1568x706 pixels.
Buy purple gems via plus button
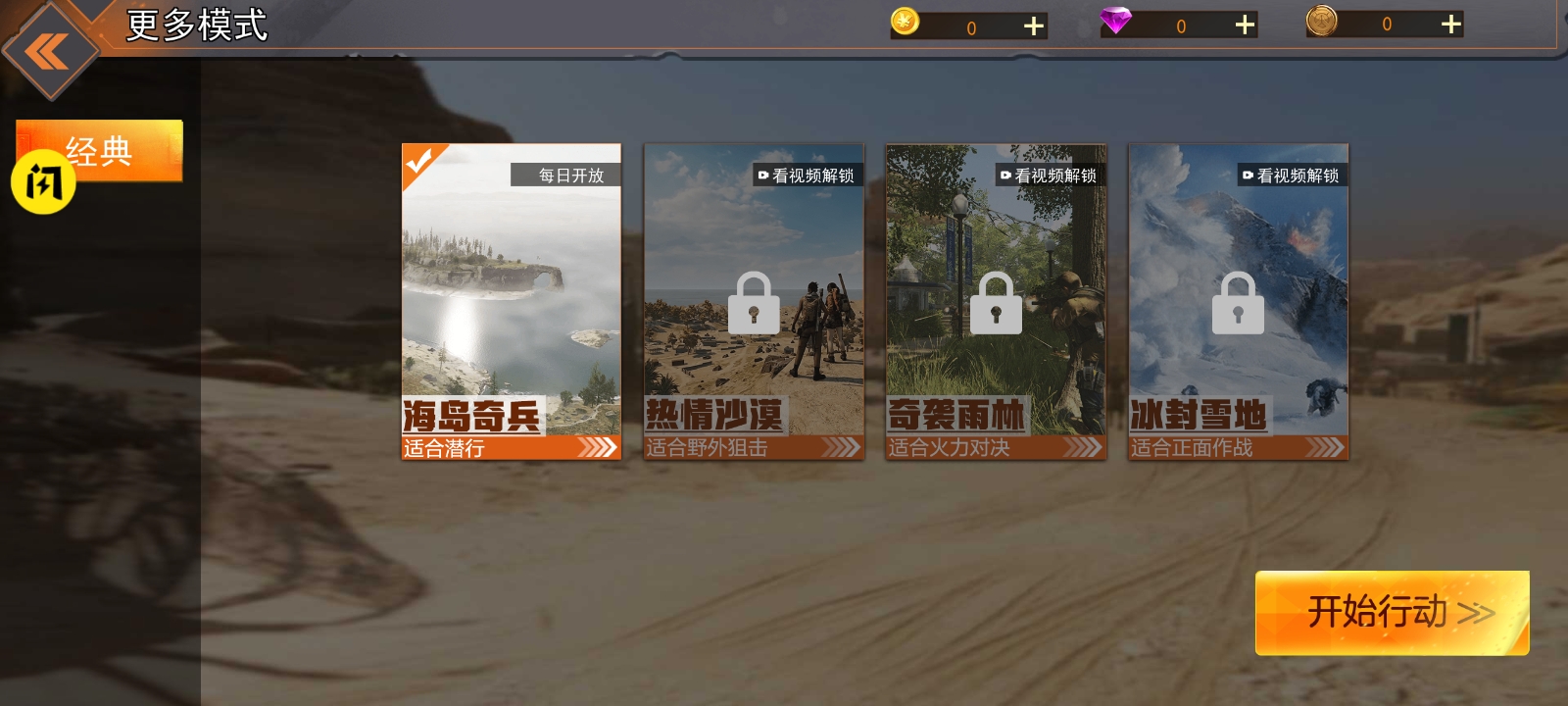pos(1245,25)
